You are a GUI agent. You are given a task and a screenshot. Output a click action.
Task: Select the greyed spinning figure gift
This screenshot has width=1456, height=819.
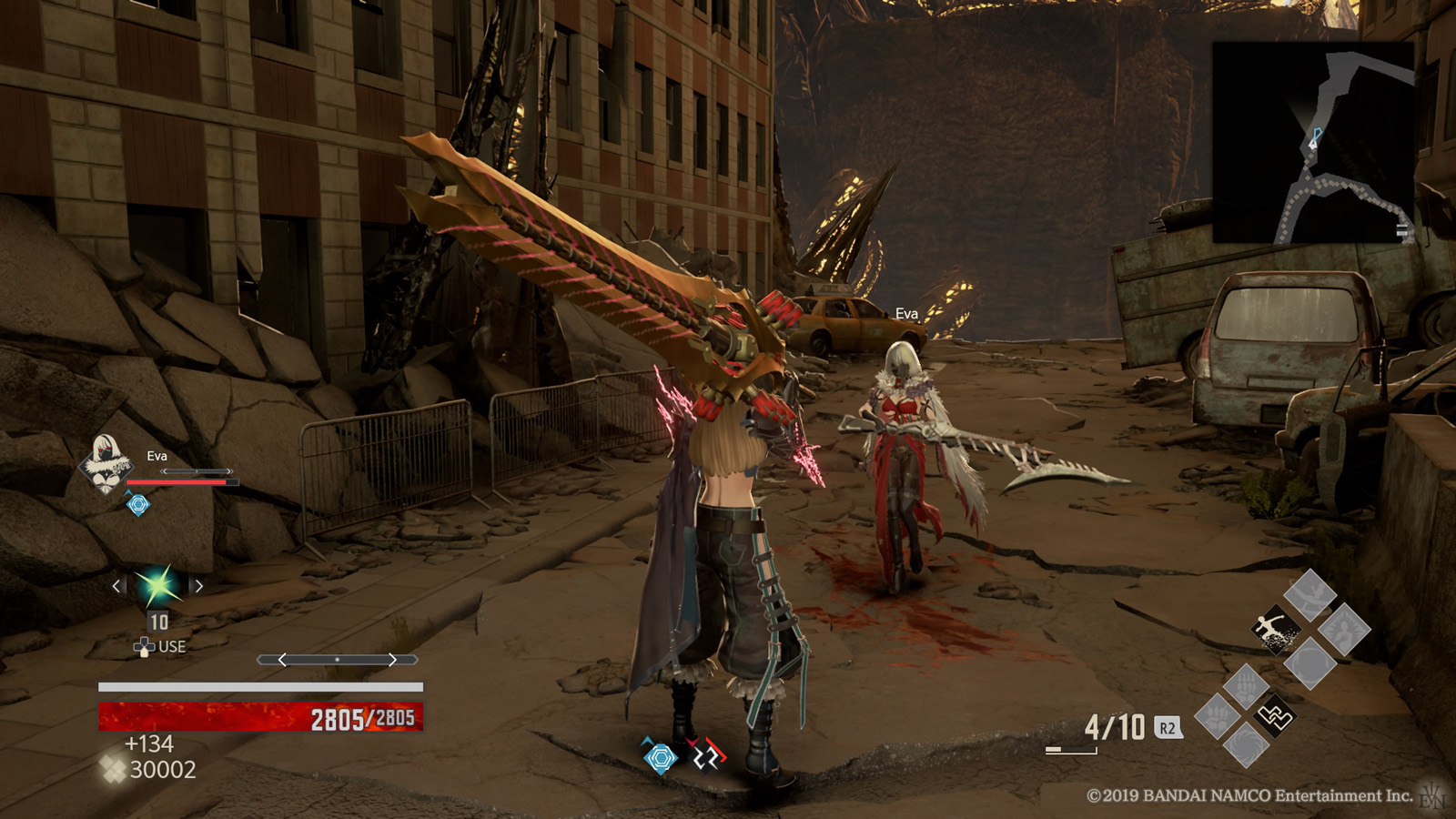click(x=1309, y=595)
